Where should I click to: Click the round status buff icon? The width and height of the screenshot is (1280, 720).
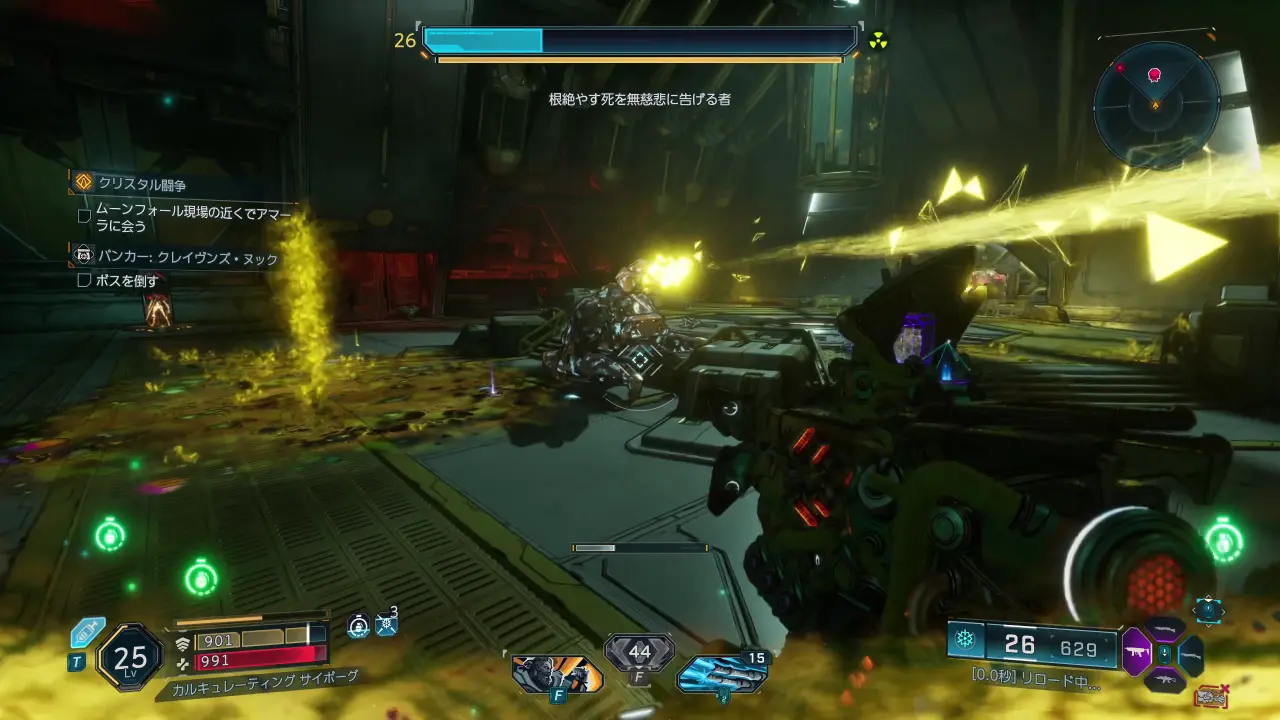tap(358, 627)
